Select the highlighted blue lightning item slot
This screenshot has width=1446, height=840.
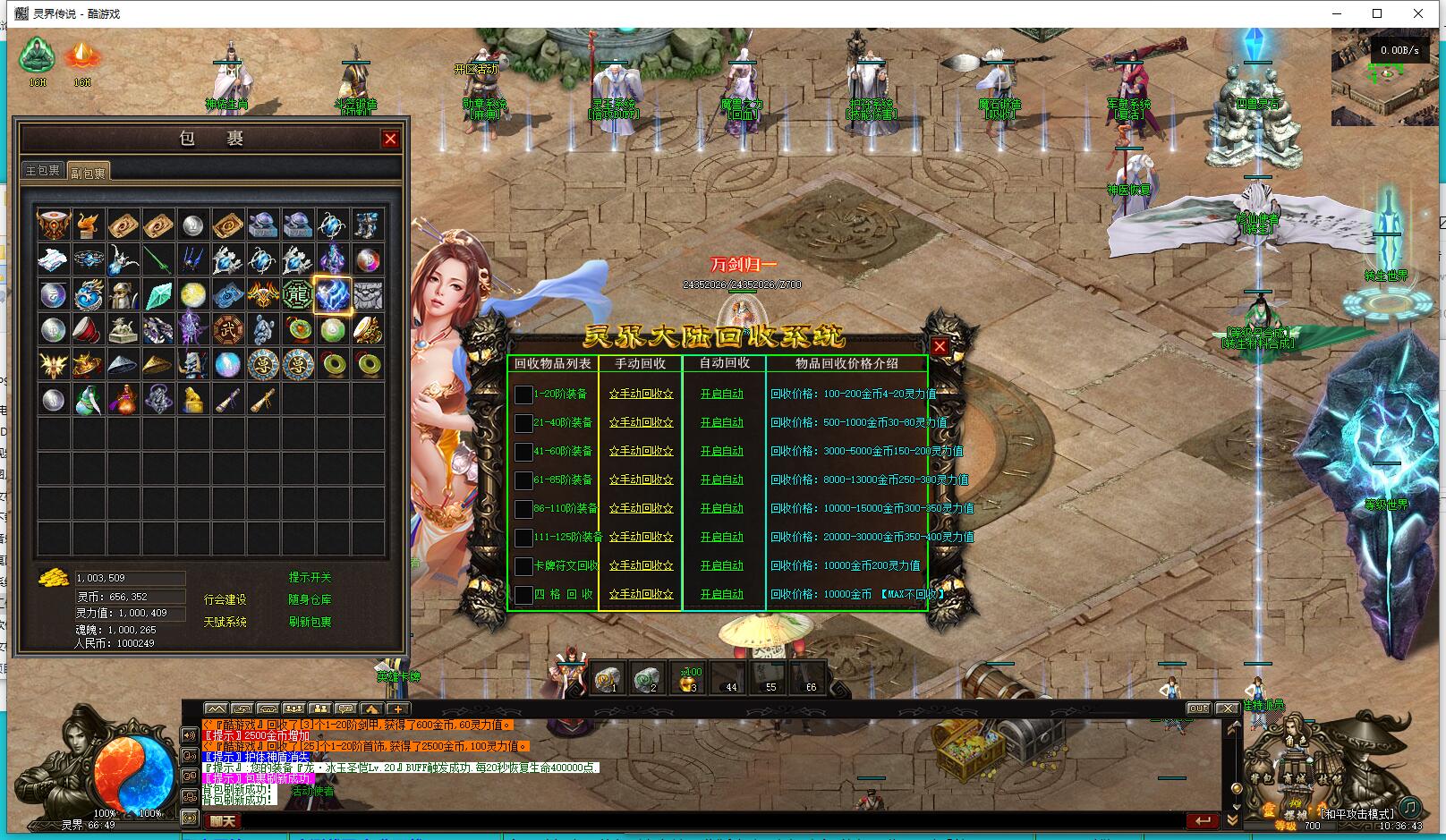coord(332,294)
